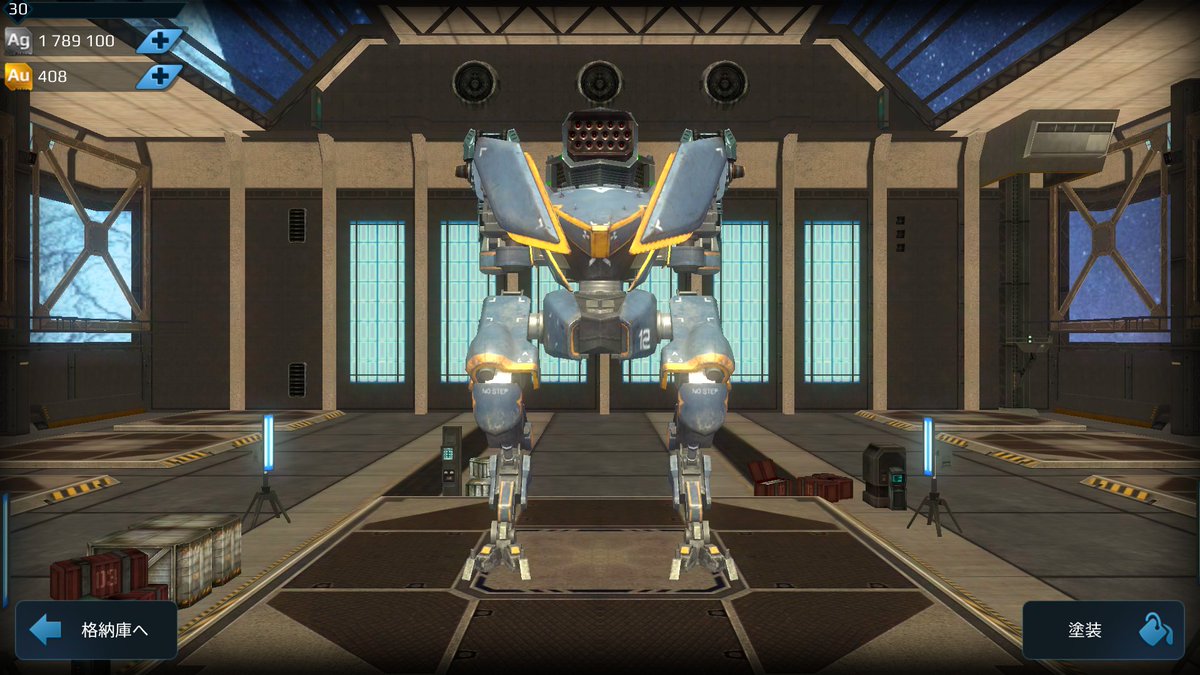Open the paint (塗装) menu
This screenshot has width=1200, height=675.
coord(1102,630)
